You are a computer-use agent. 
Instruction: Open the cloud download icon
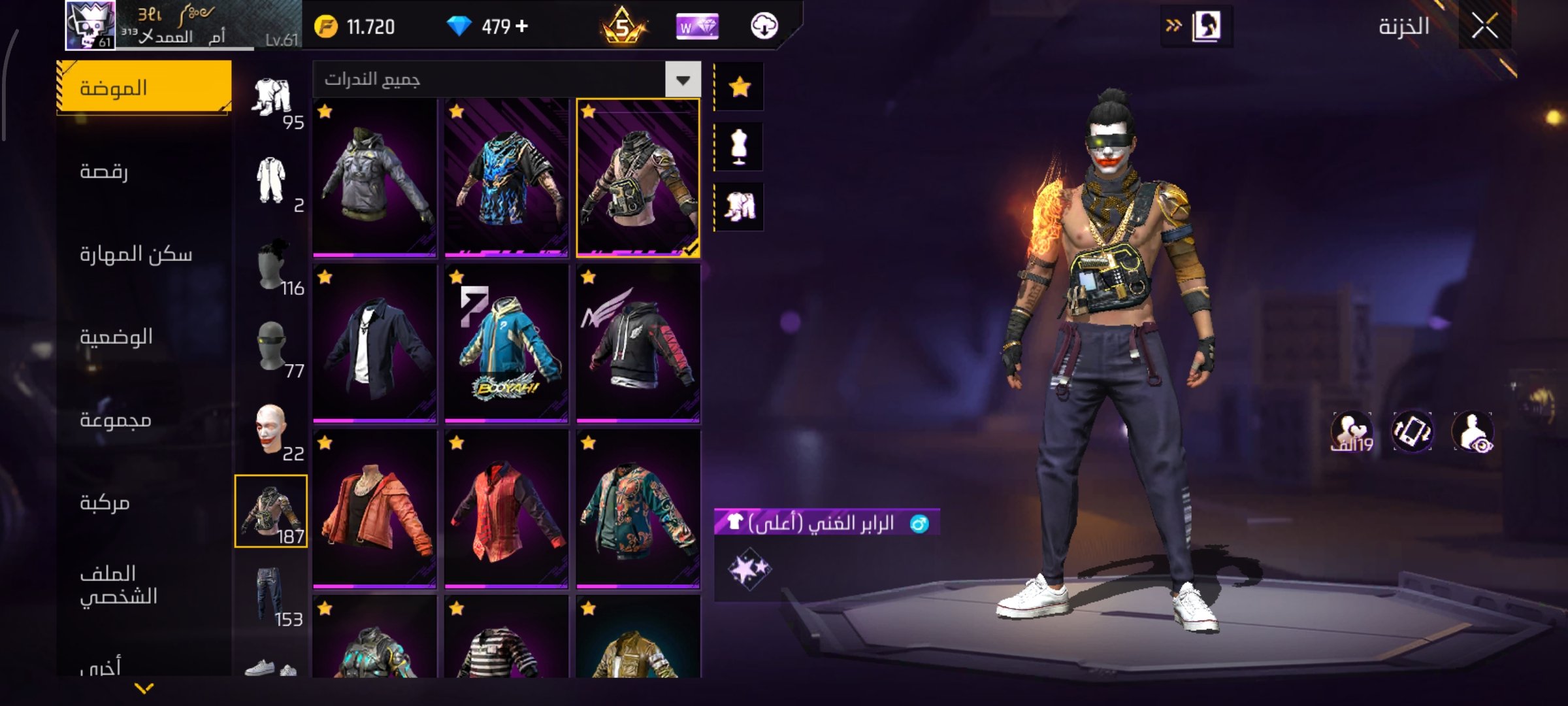click(764, 26)
